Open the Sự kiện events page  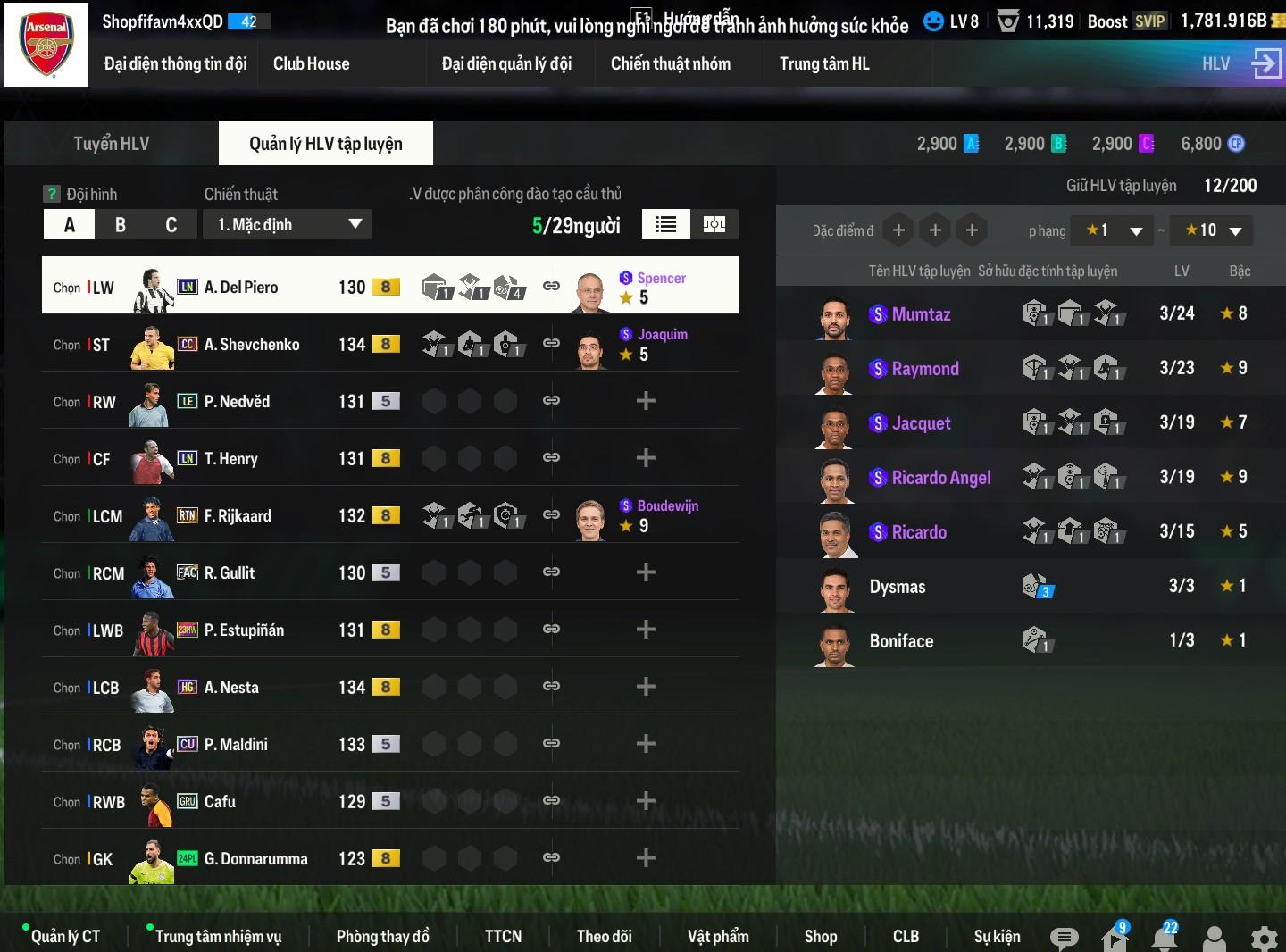coord(997,936)
